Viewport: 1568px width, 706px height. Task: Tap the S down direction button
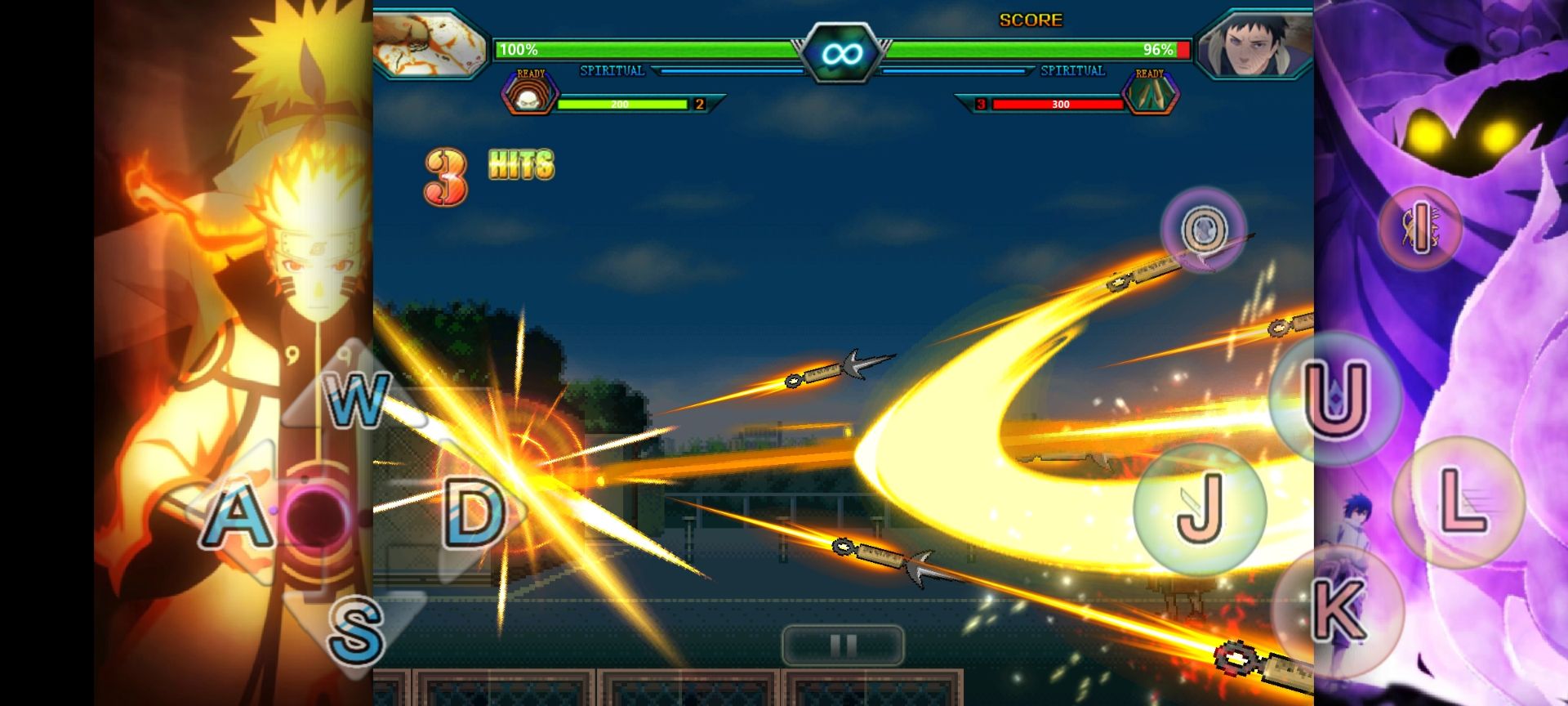(356, 629)
